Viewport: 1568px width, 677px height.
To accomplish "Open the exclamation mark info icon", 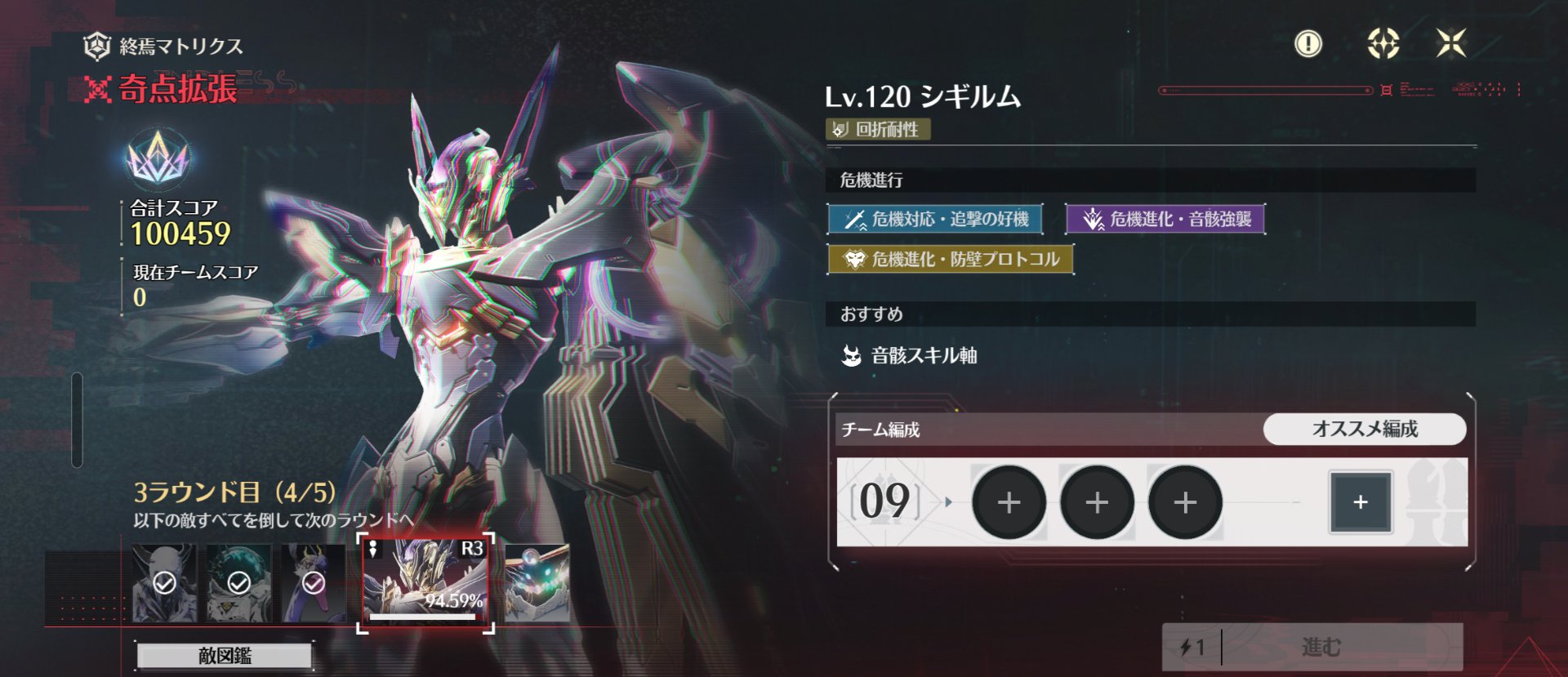I will click(1308, 43).
